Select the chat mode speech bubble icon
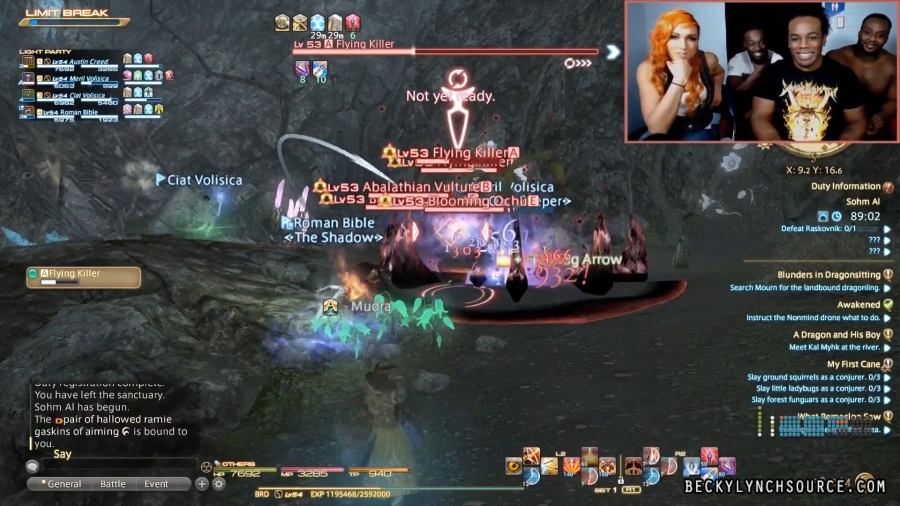This screenshot has height=506, width=900. tap(32, 466)
